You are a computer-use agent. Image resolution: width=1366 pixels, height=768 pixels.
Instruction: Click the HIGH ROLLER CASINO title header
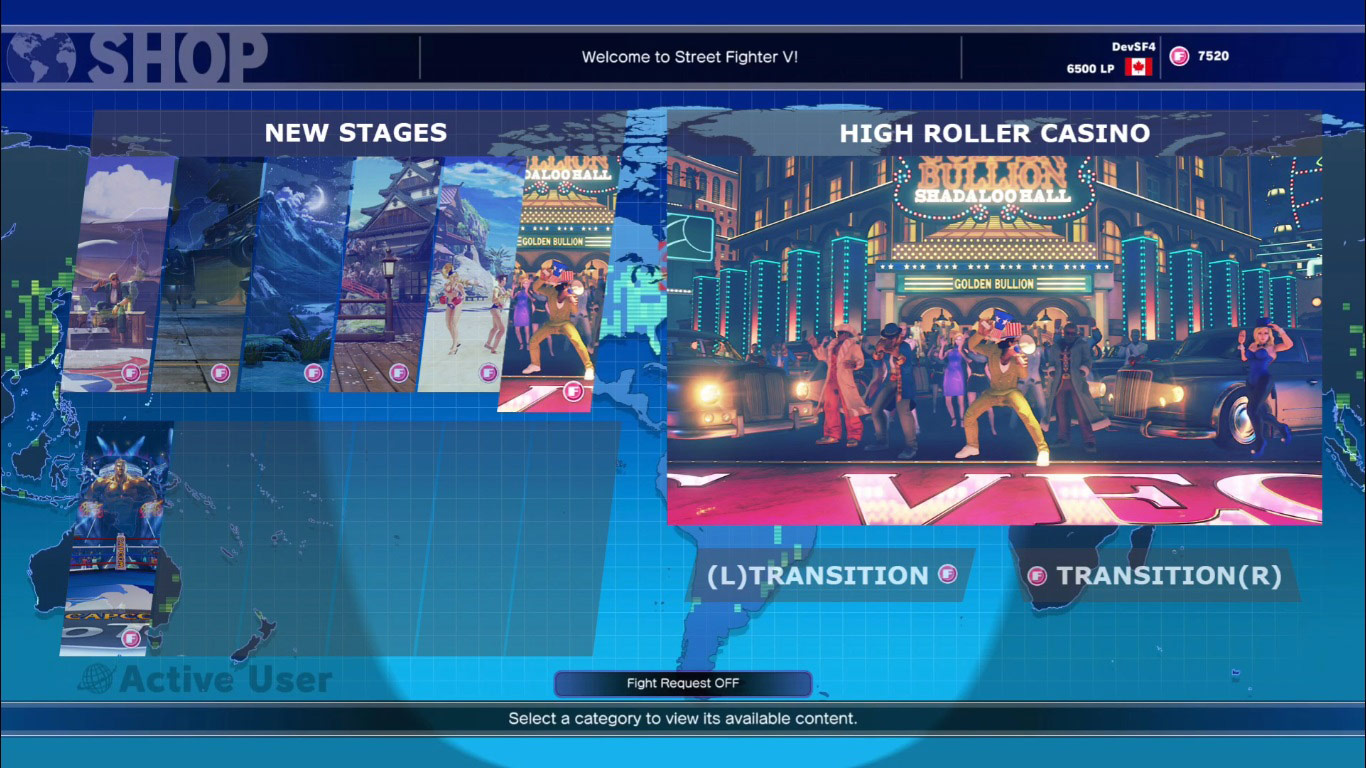pyautogui.click(x=996, y=131)
